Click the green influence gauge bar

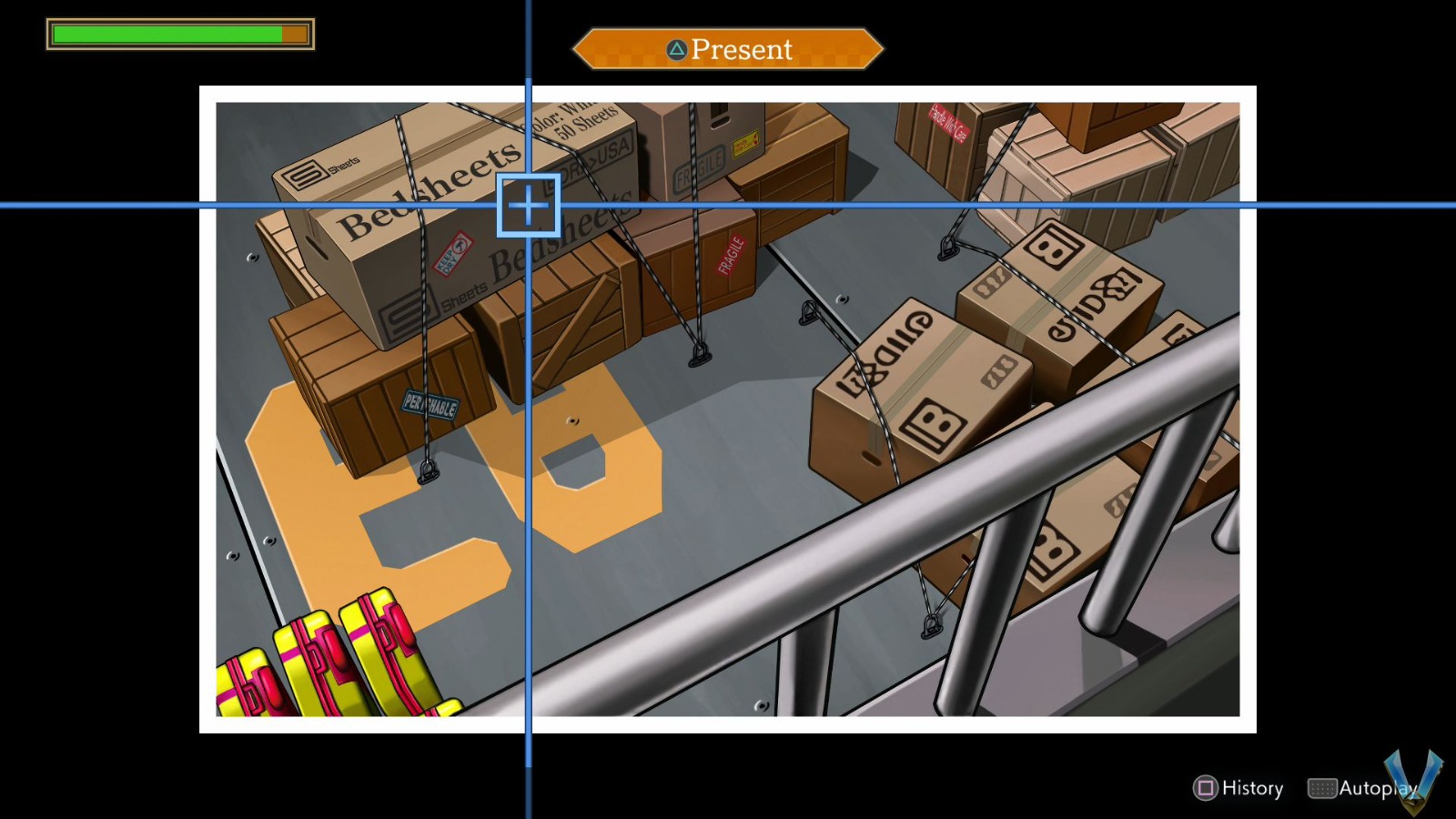click(x=164, y=34)
